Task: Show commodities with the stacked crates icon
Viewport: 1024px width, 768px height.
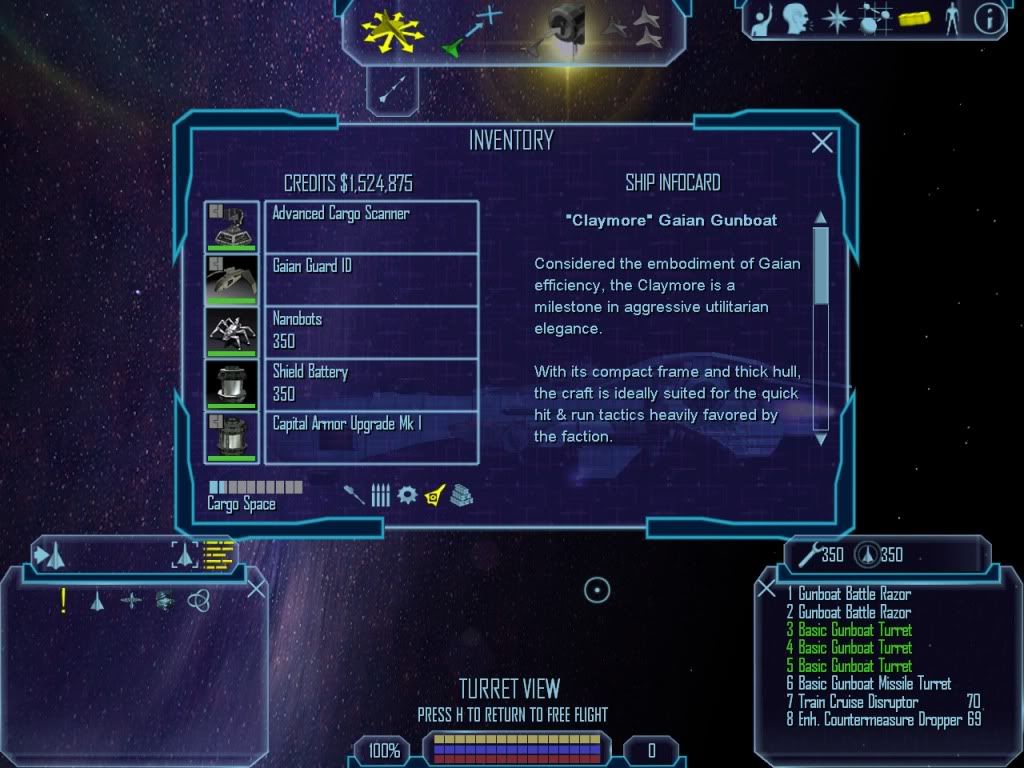Action: [460, 495]
